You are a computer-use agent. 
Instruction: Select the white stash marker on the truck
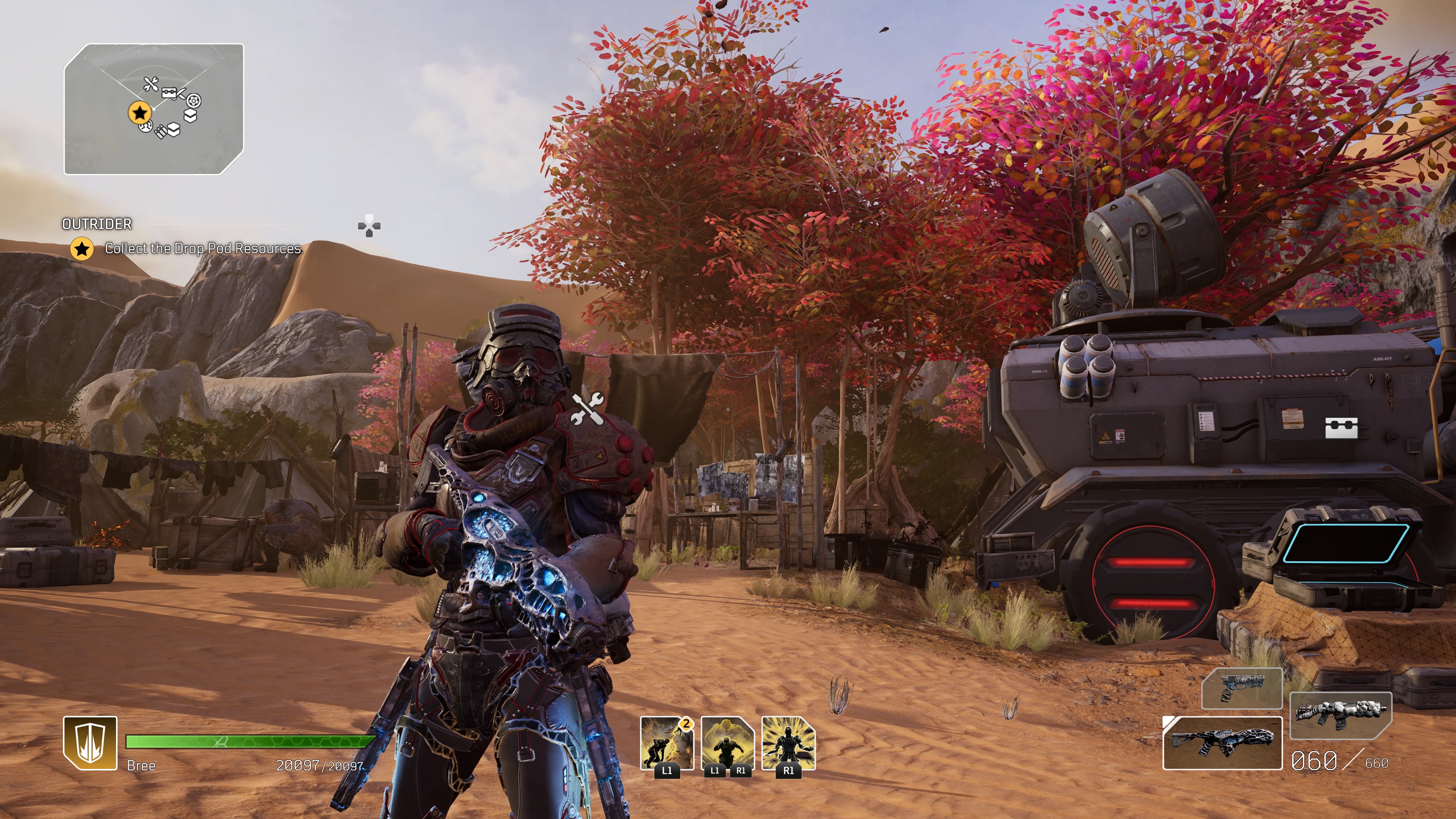(x=1341, y=428)
